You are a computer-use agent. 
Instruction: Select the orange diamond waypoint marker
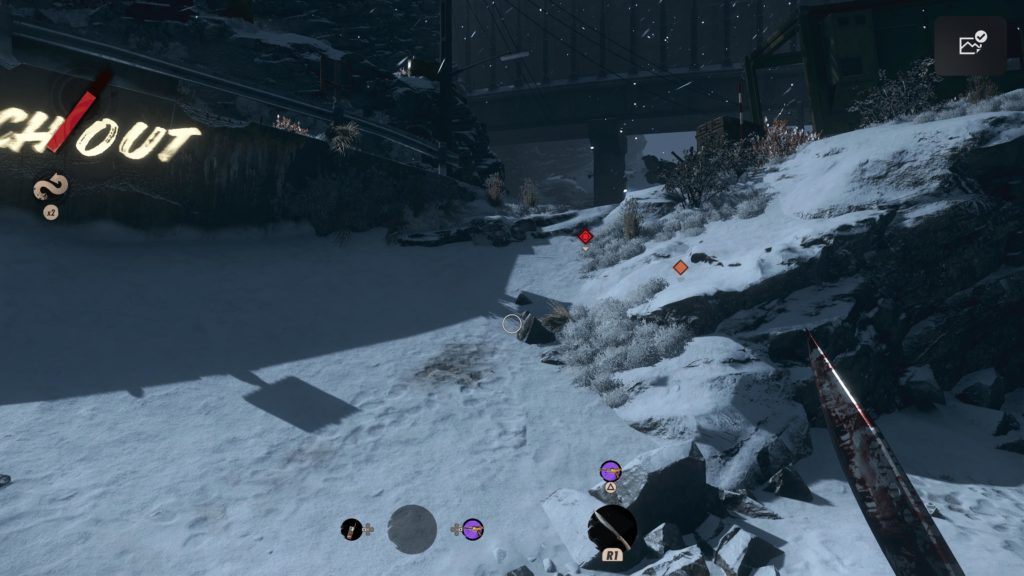pos(681,267)
